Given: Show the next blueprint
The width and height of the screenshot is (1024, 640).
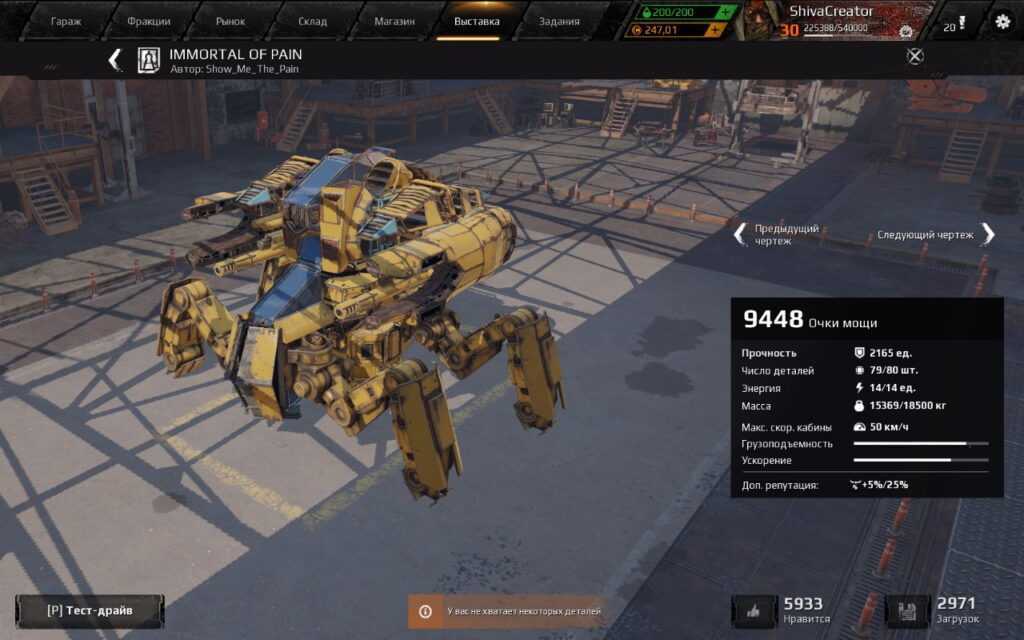Looking at the screenshot, I should (987, 234).
